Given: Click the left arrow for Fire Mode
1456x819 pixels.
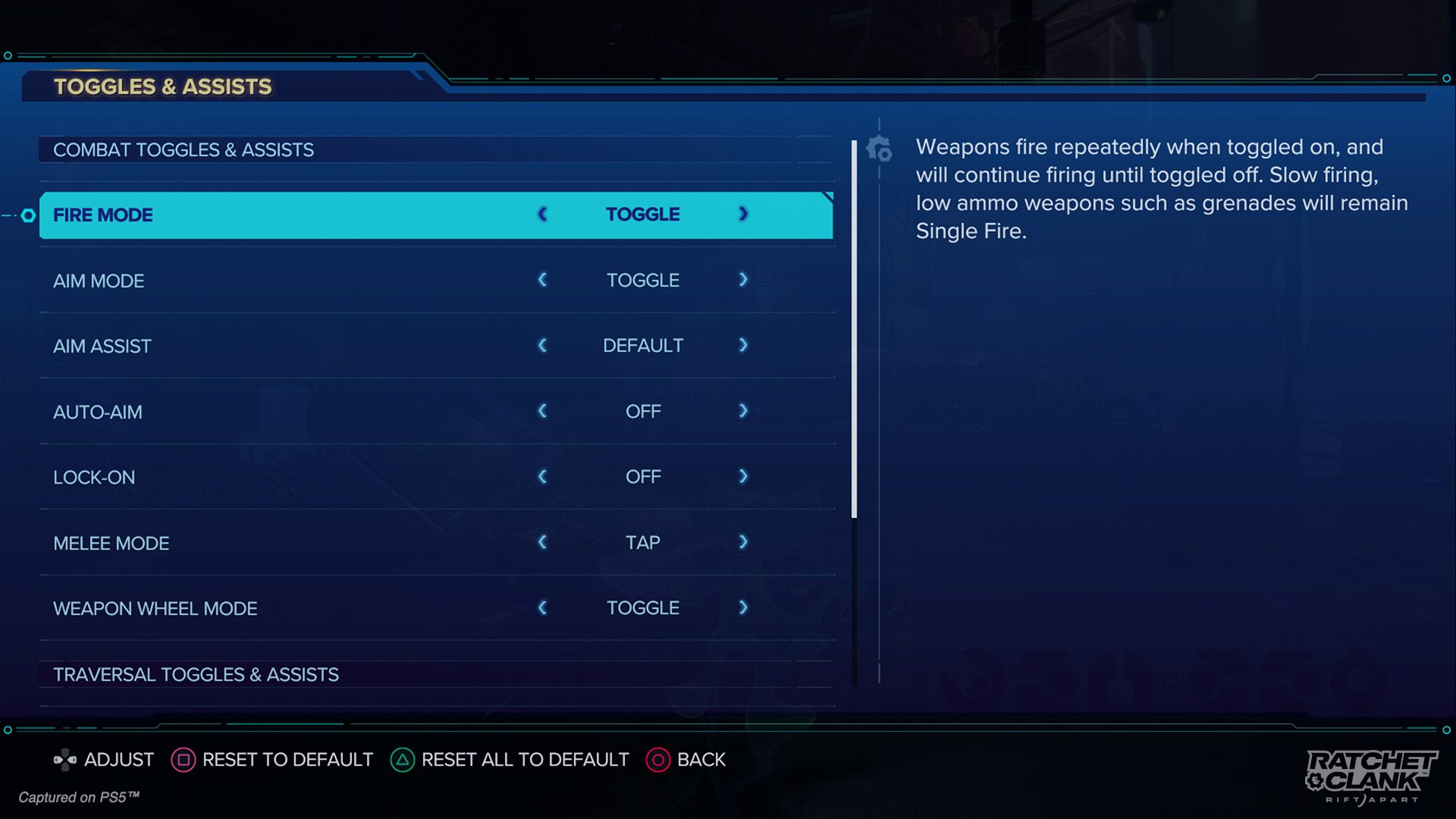Looking at the screenshot, I should click(x=542, y=215).
